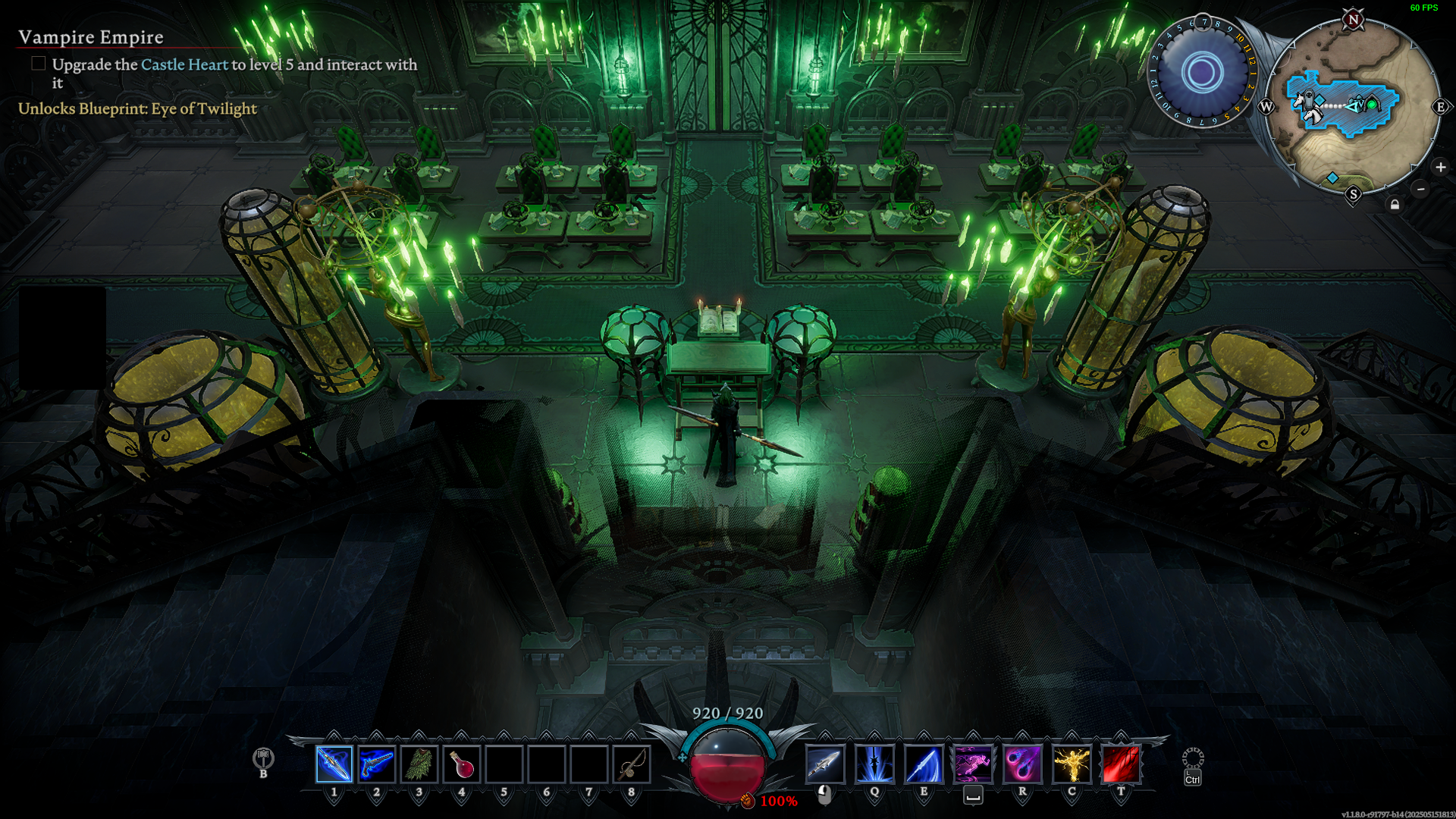Cast the golden figure C spell
This screenshot has width=1456, height=819.
[1072, 764]
